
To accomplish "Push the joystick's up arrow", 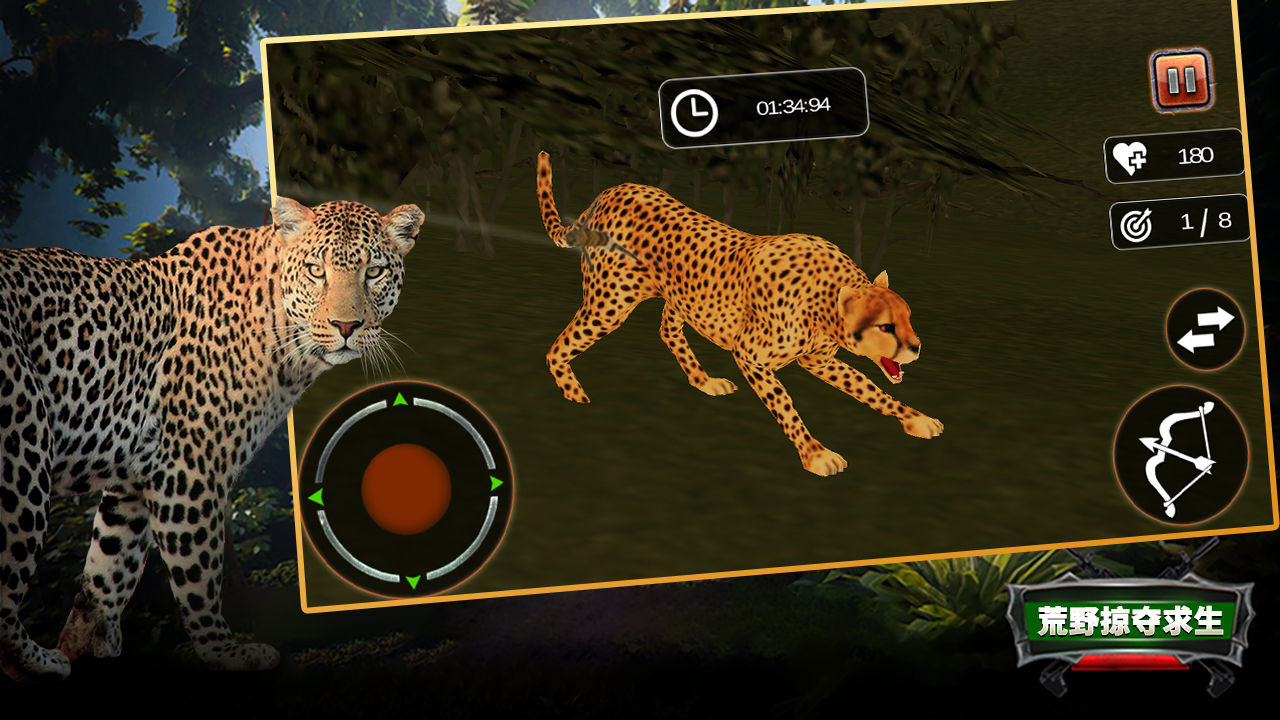I will point(400,400).
